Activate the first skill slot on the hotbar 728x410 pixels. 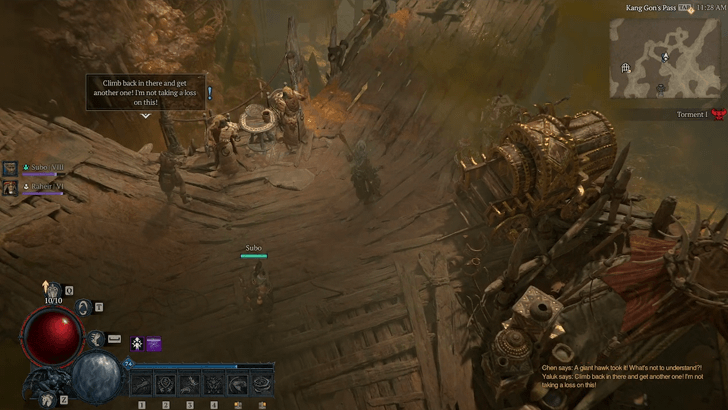coord(141,384)
